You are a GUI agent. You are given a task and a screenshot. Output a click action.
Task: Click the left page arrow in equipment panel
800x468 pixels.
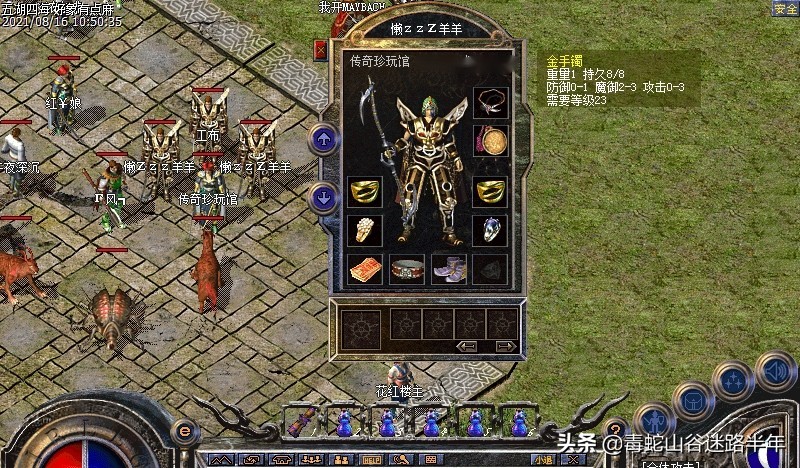[467, 346]
